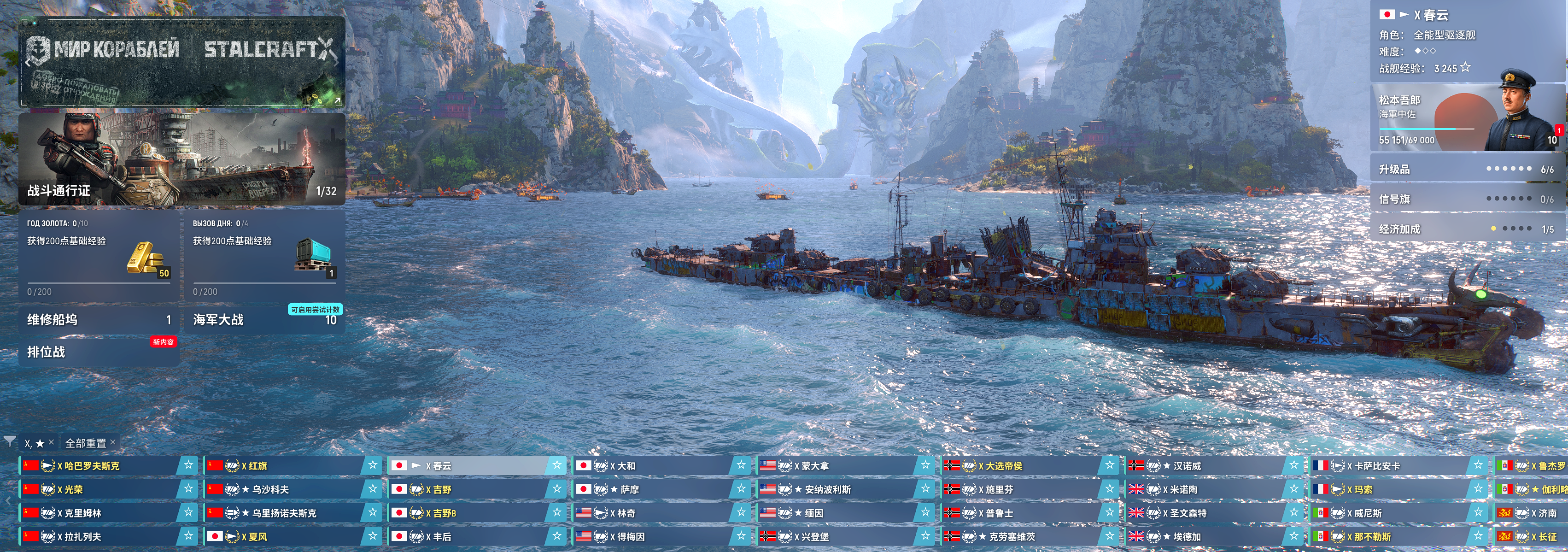View the daily challenge container mission
The height and width of the screenshot is (552, 1568).
pos(264,256)
